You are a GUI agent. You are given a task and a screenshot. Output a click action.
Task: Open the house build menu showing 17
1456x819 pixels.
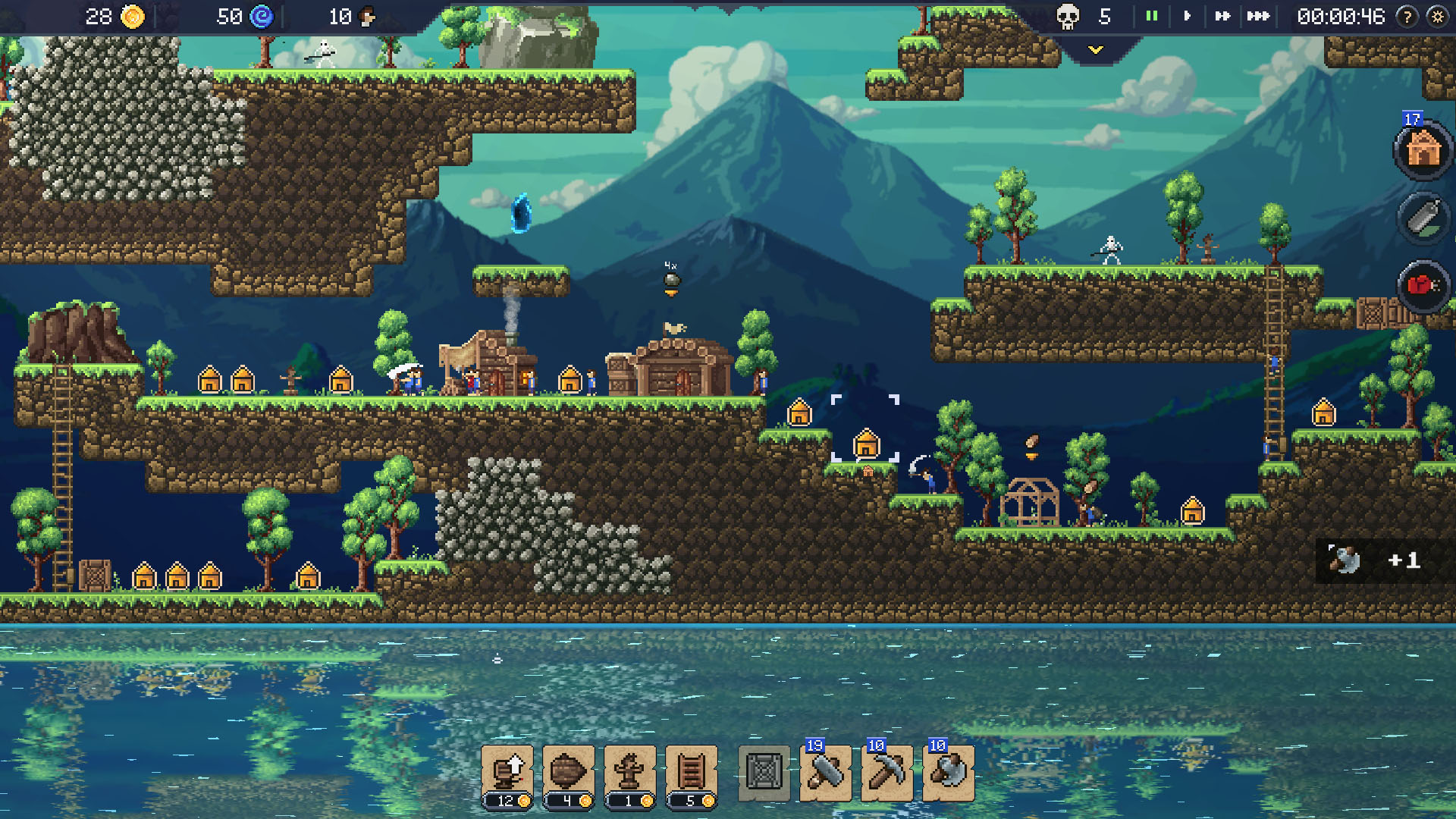coord(1424,150)
